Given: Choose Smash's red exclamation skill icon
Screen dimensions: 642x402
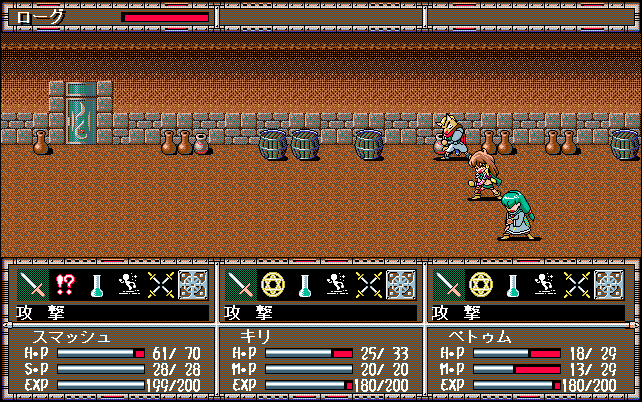Looking at the screenshot, I should pos(65,285).
